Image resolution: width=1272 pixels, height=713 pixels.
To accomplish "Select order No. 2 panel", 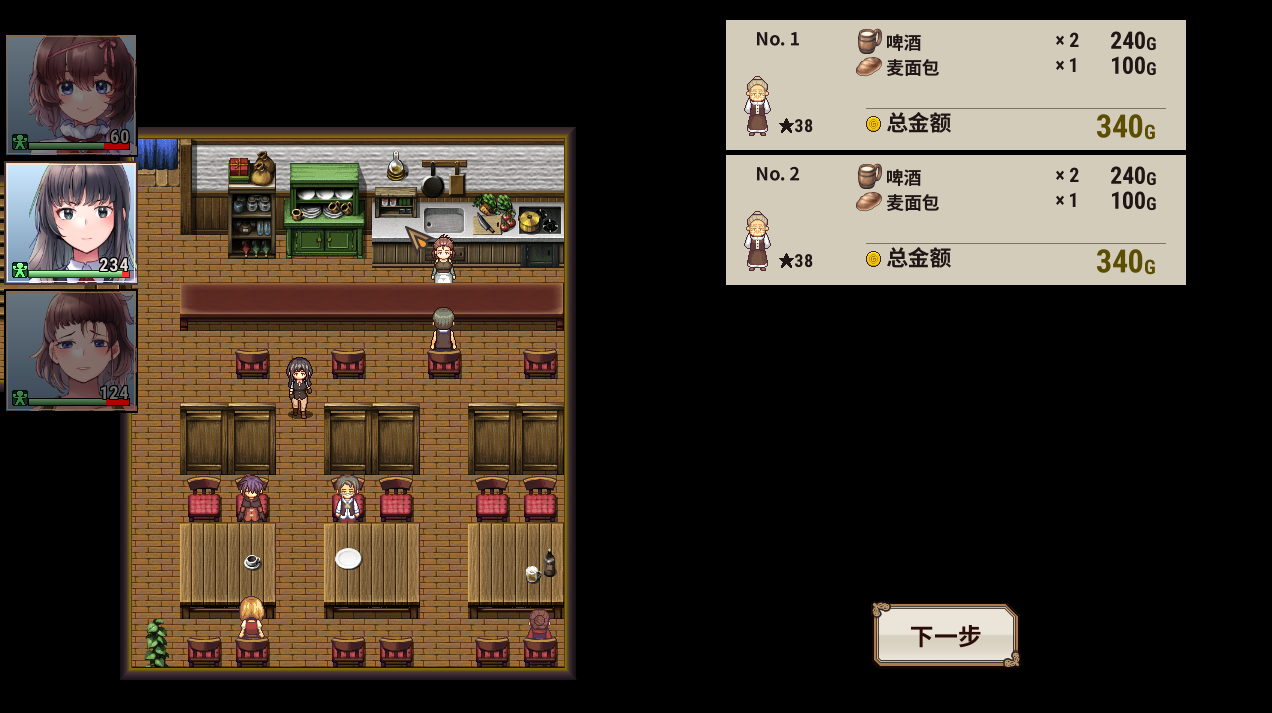I will pyautogui.click(x=955, y=220).
